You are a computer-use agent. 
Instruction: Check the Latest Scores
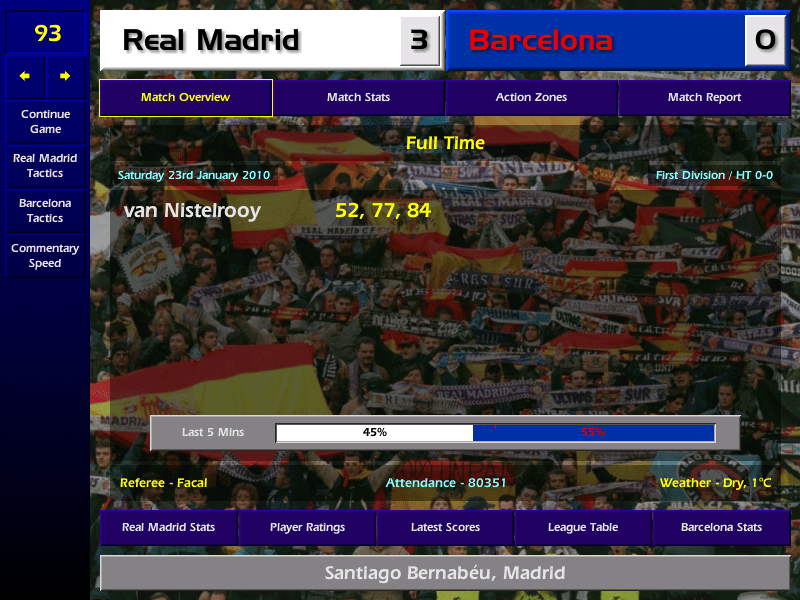[x=445, y=527]
